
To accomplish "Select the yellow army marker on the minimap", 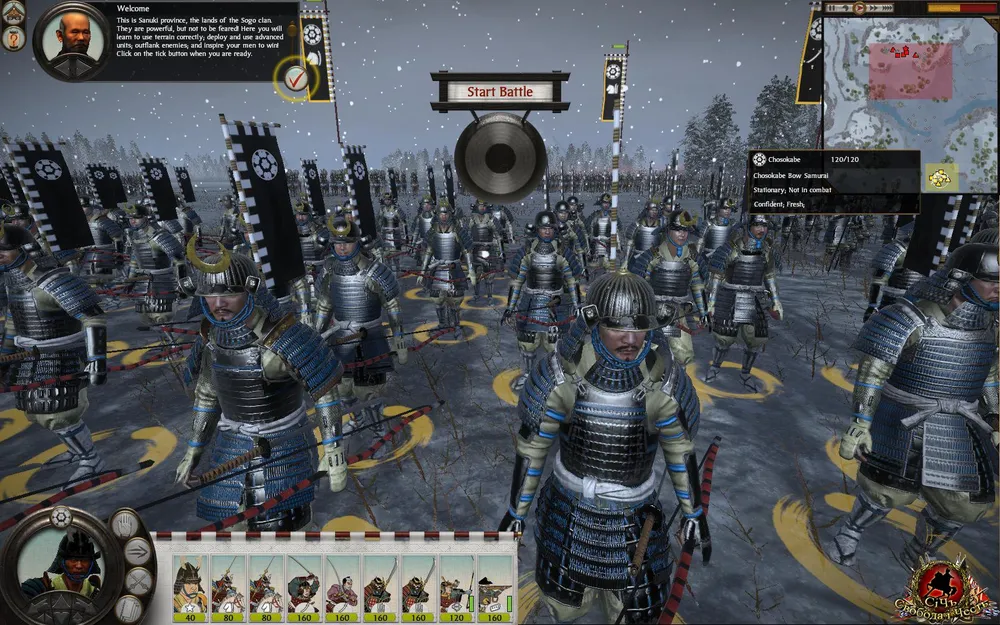I will pos(940,177).
